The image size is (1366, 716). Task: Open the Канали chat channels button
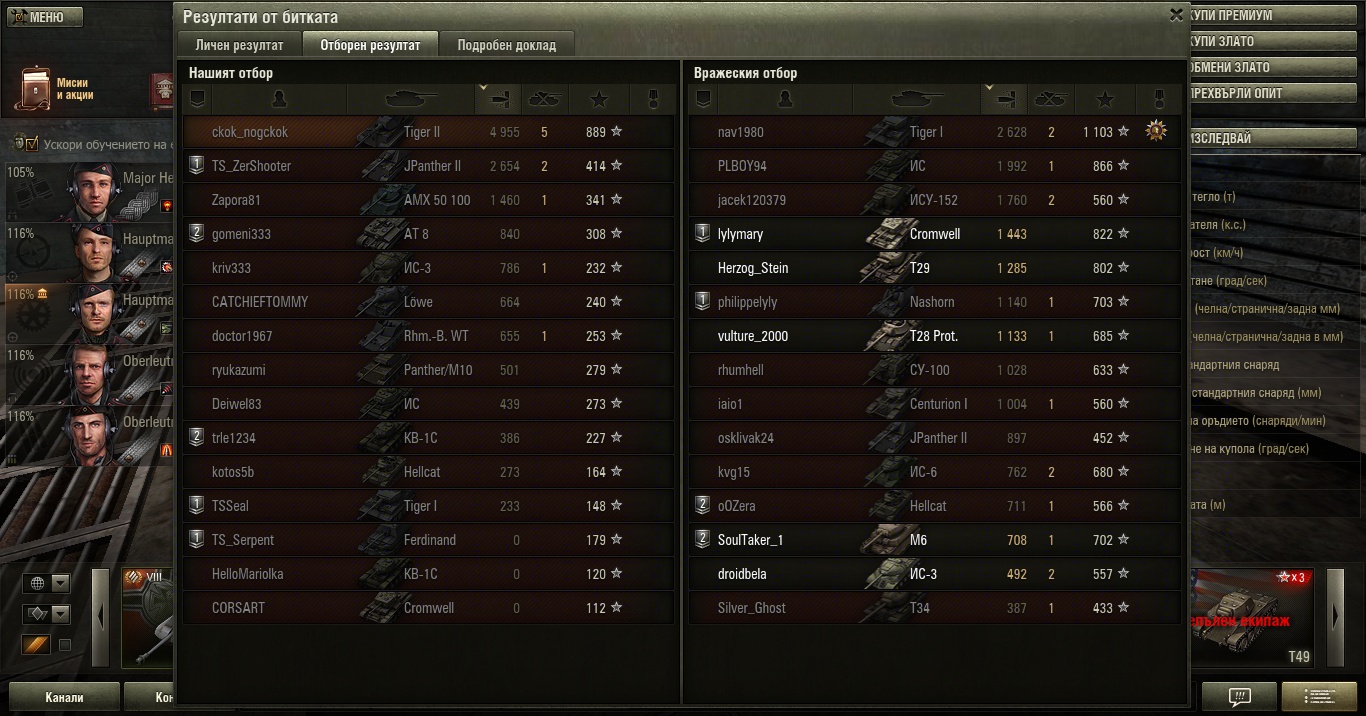(64, 697)
